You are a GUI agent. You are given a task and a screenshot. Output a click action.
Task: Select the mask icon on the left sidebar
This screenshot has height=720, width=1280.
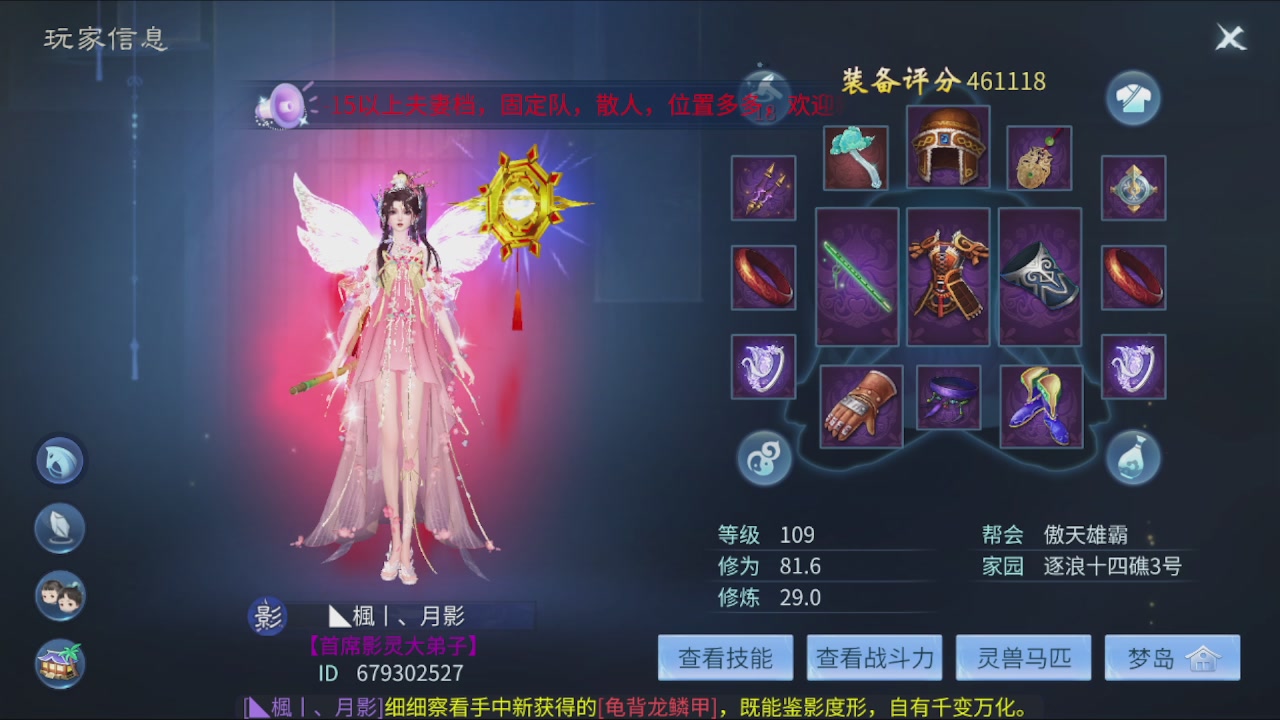pos(60,528)
